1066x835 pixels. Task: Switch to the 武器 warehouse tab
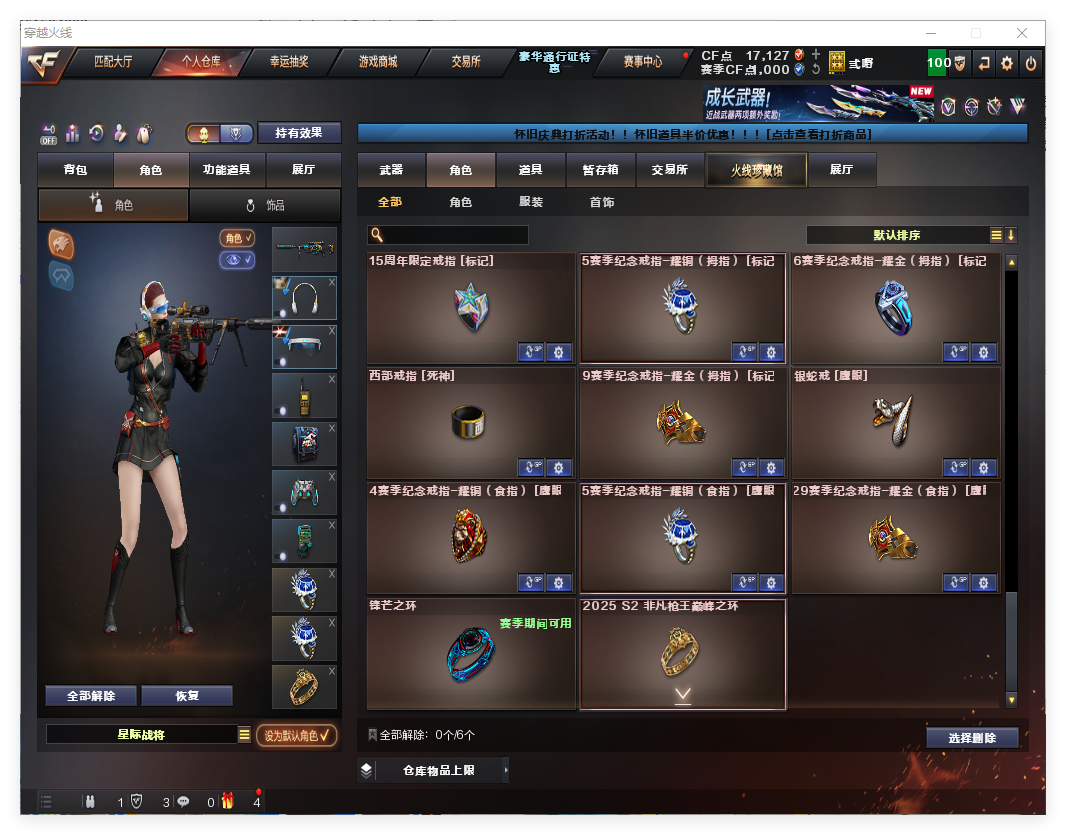click(x=391, y=170)
